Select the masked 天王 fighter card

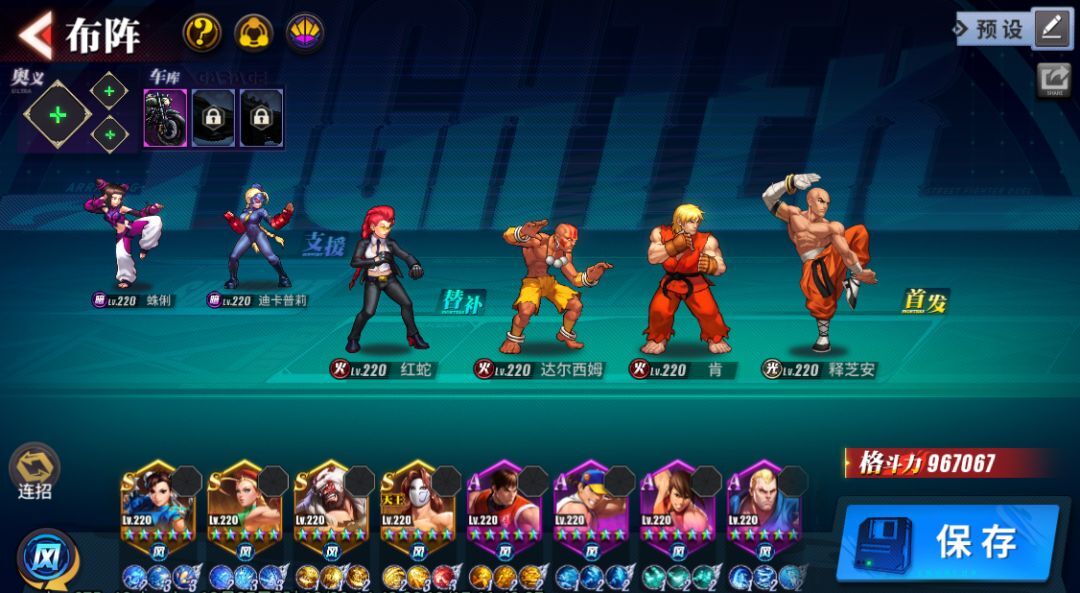pyautogui.click(x=418, y=505)
